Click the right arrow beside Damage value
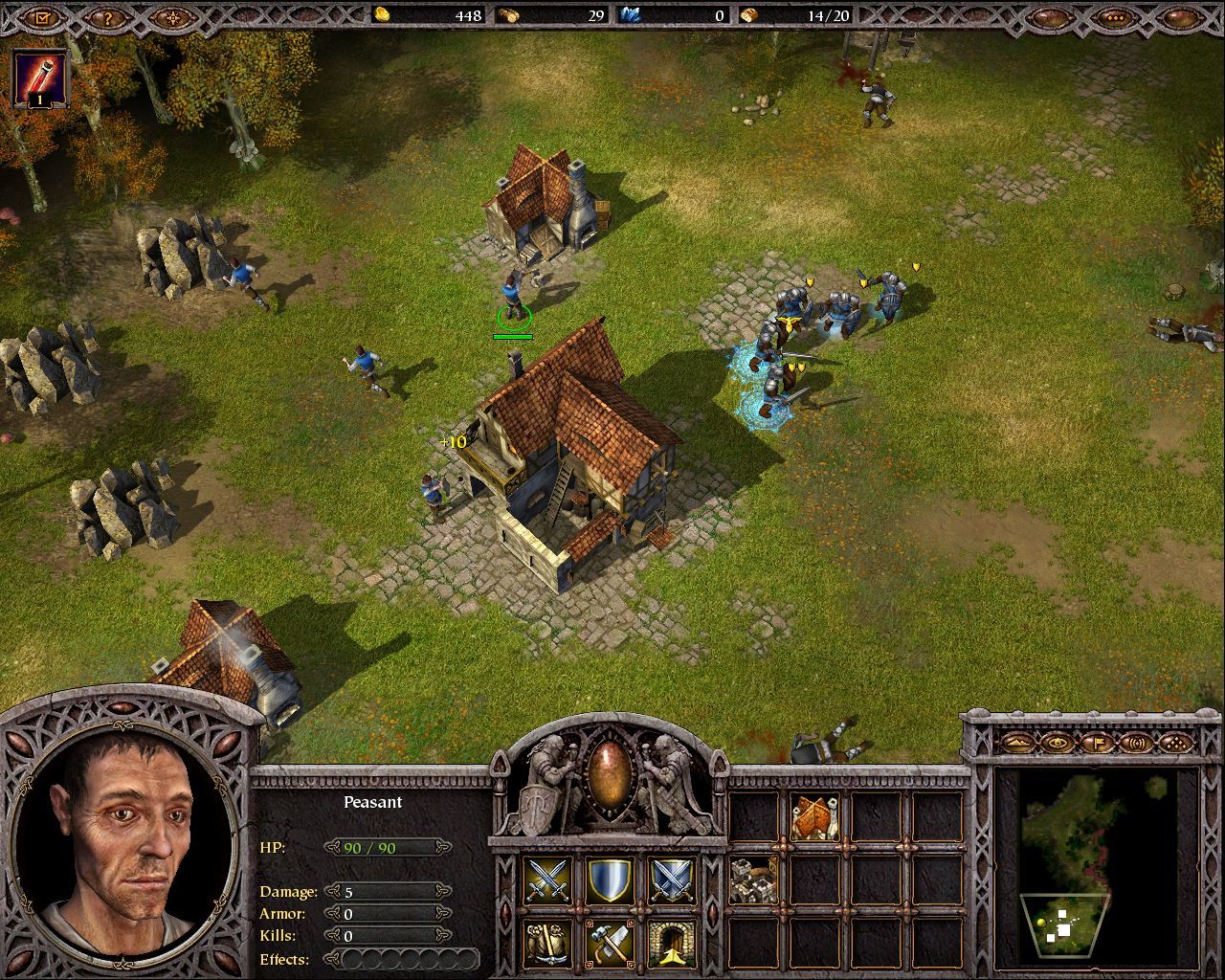 tap(442, 891)
